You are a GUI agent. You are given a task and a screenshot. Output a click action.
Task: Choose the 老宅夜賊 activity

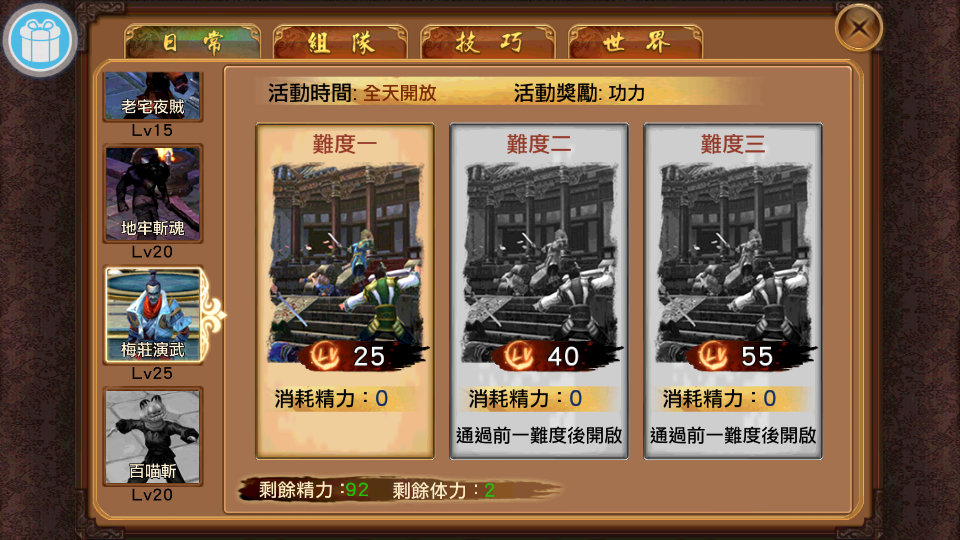coord(153,98)
